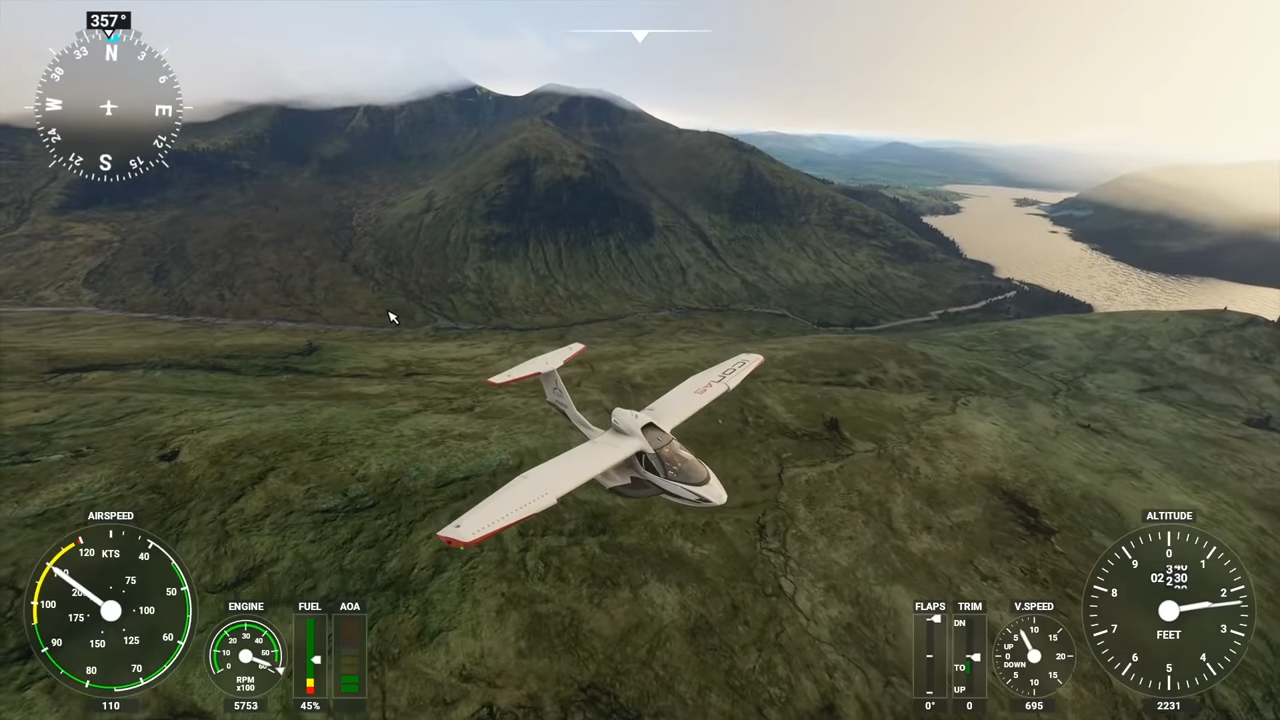The image size is (1280, 720).
Task: Click the ENGINE panel label to expand it
Action: (246, 606)
